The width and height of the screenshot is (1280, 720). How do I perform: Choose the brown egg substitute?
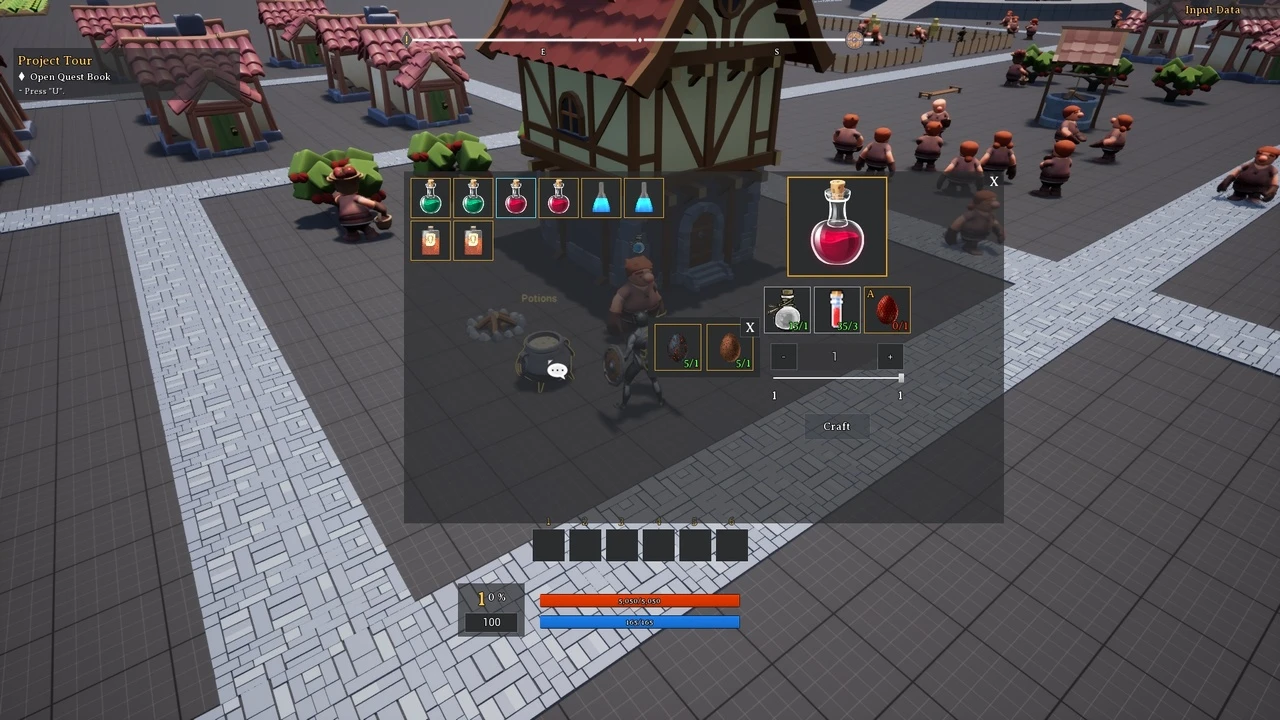click(x=730, y=347)
